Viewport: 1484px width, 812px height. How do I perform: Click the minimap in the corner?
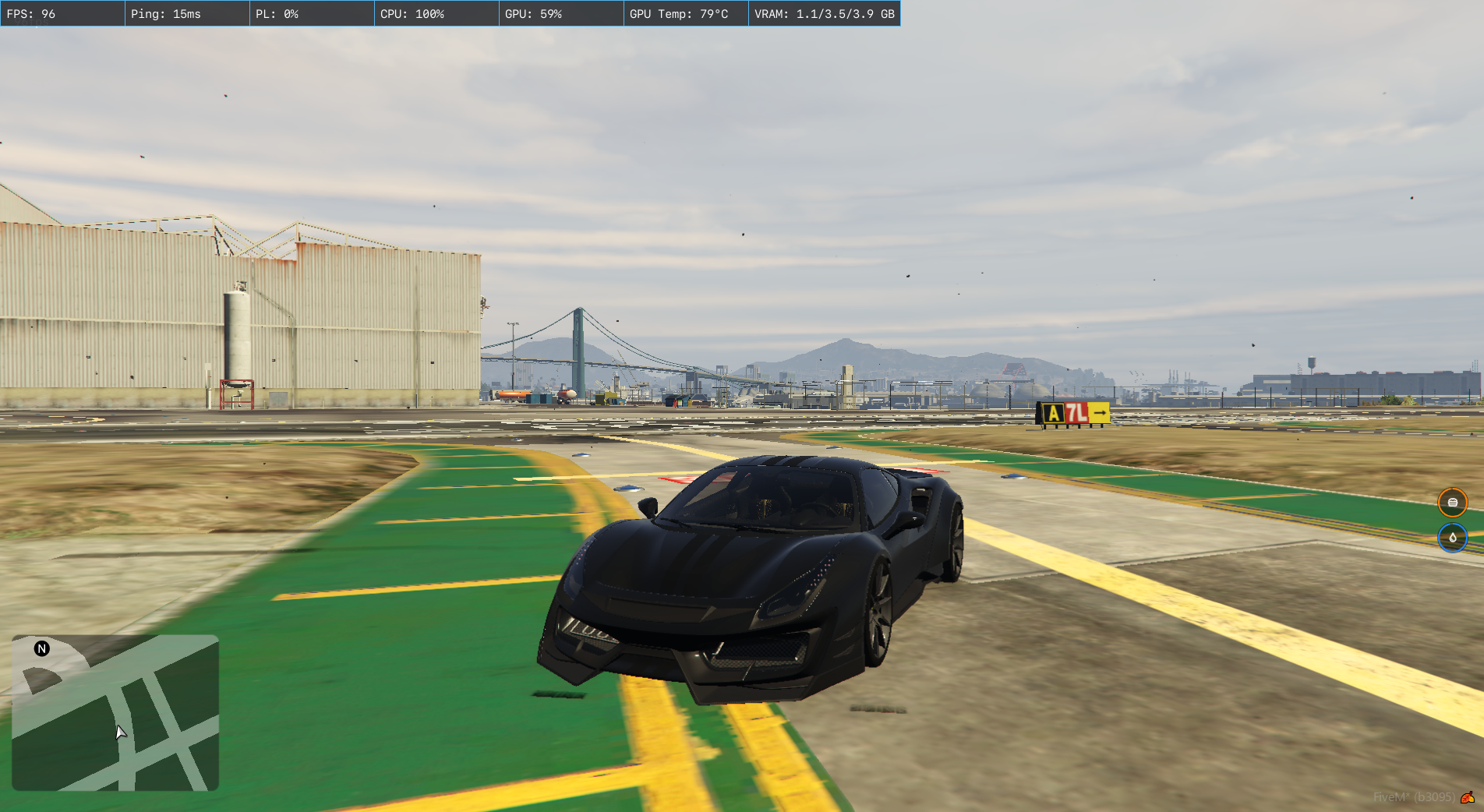115,712
